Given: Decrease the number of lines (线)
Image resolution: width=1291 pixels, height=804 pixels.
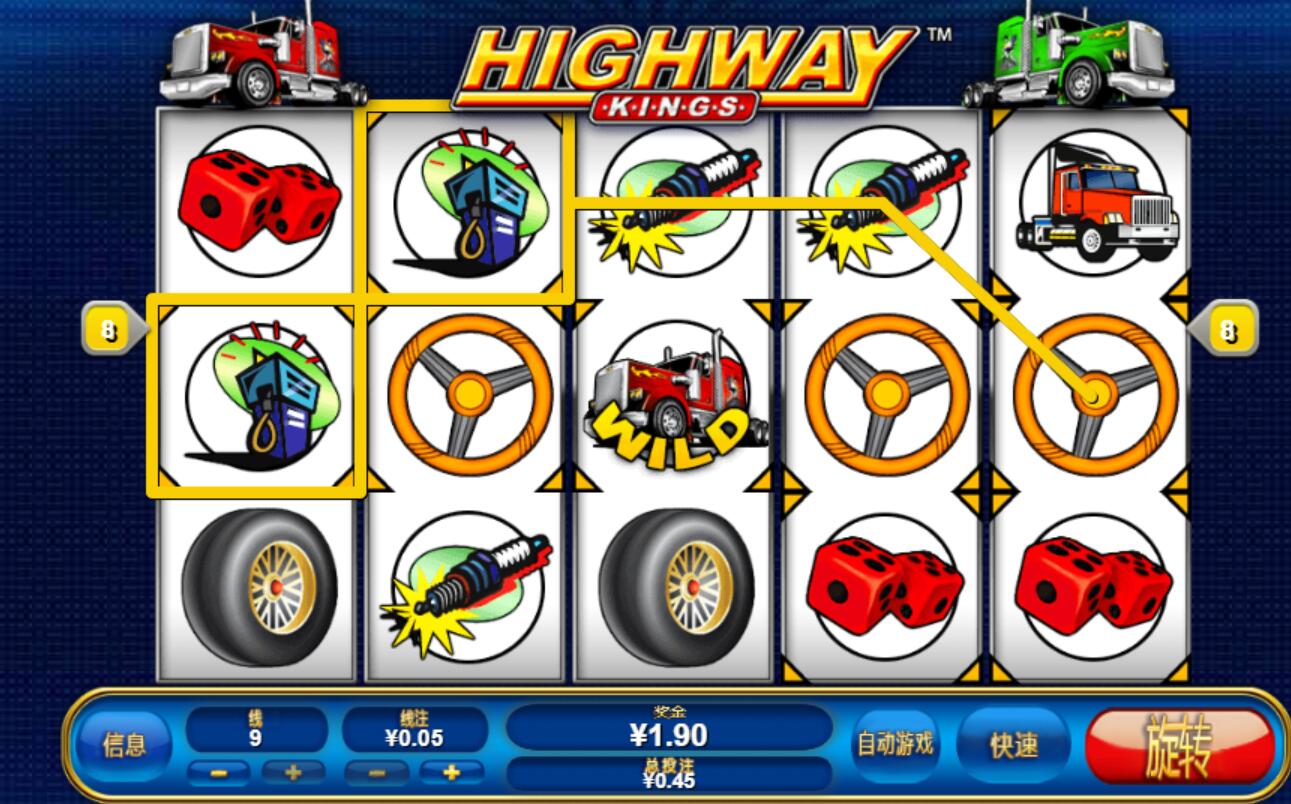Looking at the screenshot, I should [x=219, y=772].
